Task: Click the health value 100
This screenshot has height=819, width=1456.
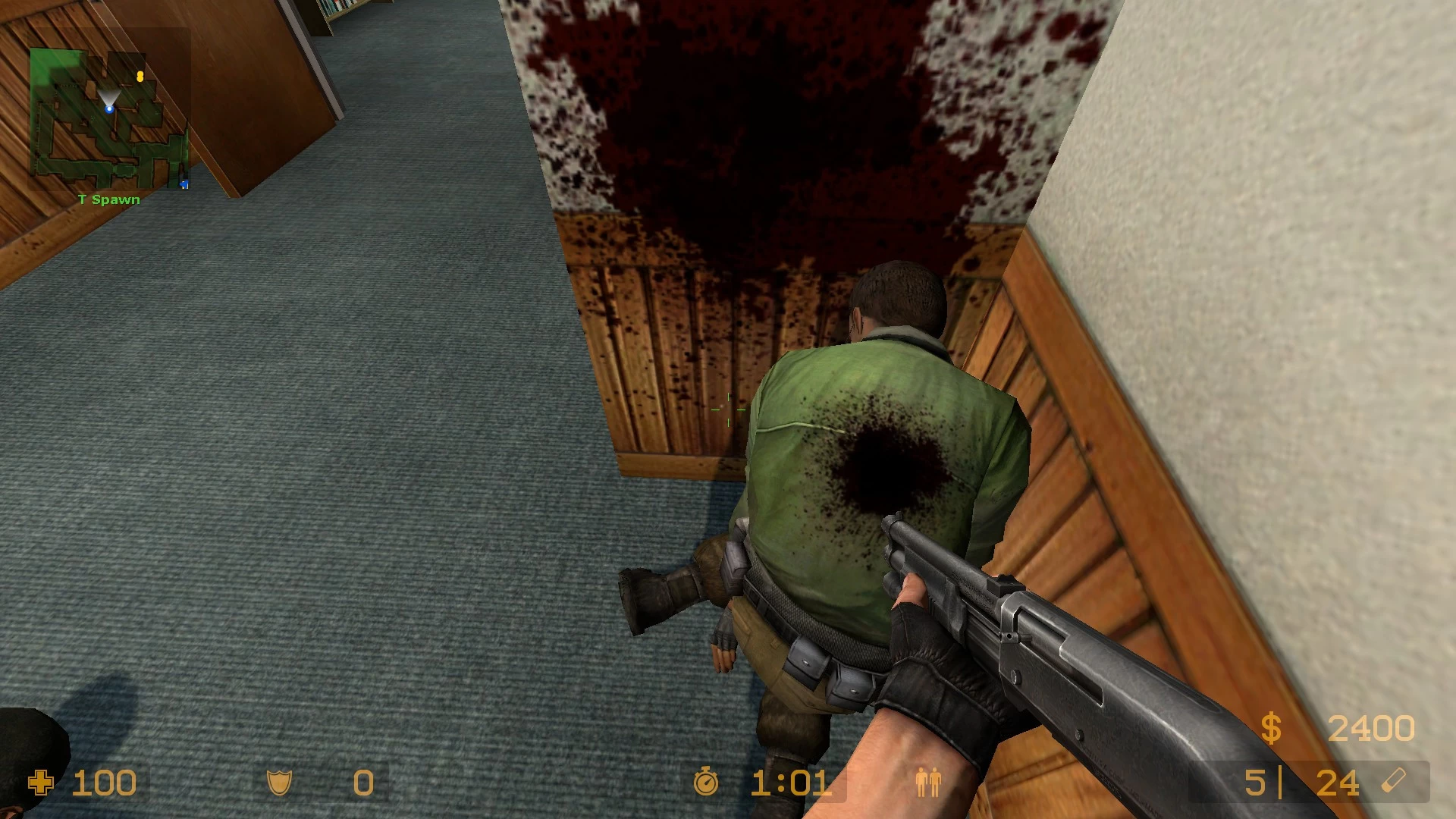Action: 106,783
